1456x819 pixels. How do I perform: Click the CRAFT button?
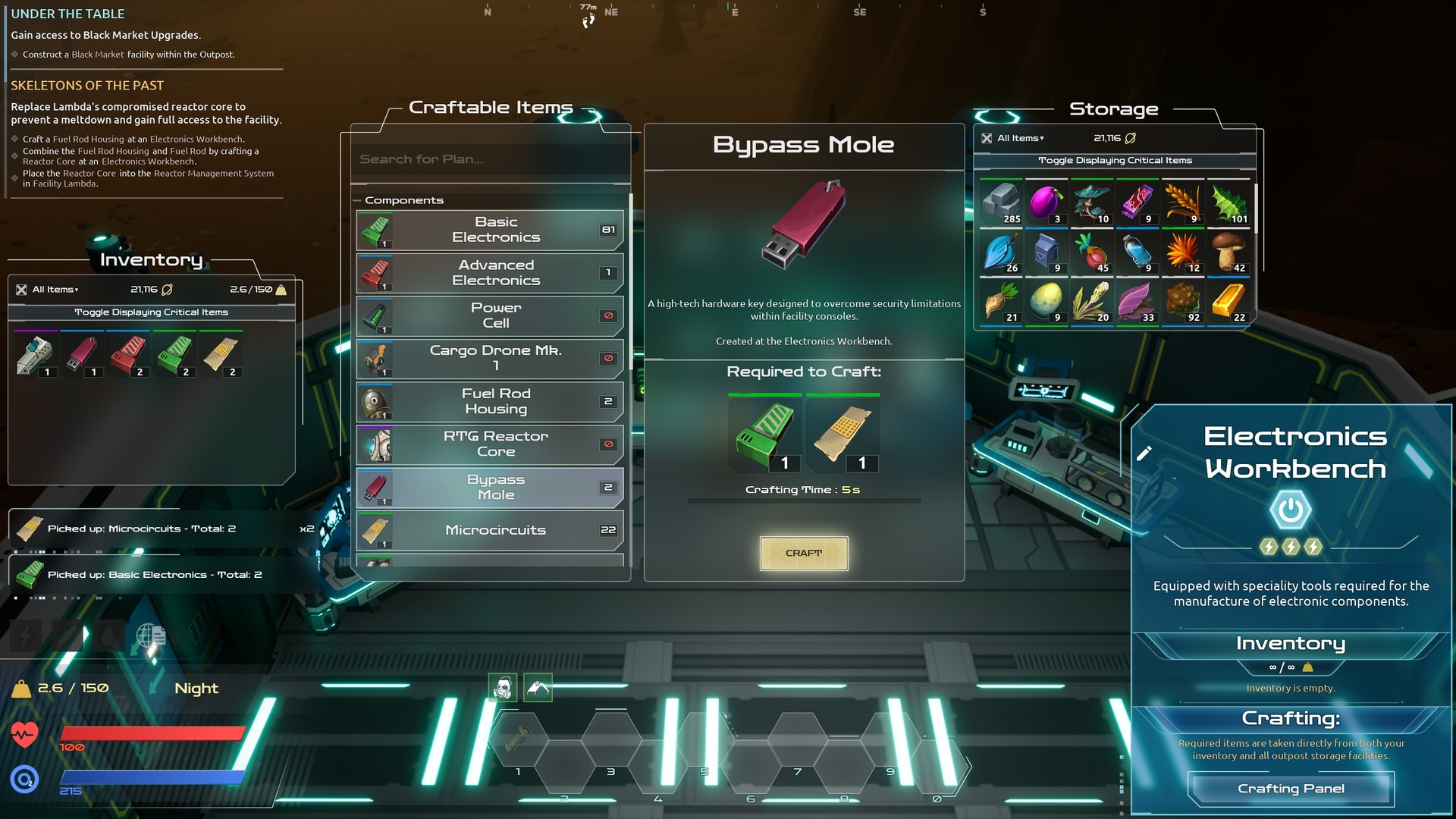(804, 554)
